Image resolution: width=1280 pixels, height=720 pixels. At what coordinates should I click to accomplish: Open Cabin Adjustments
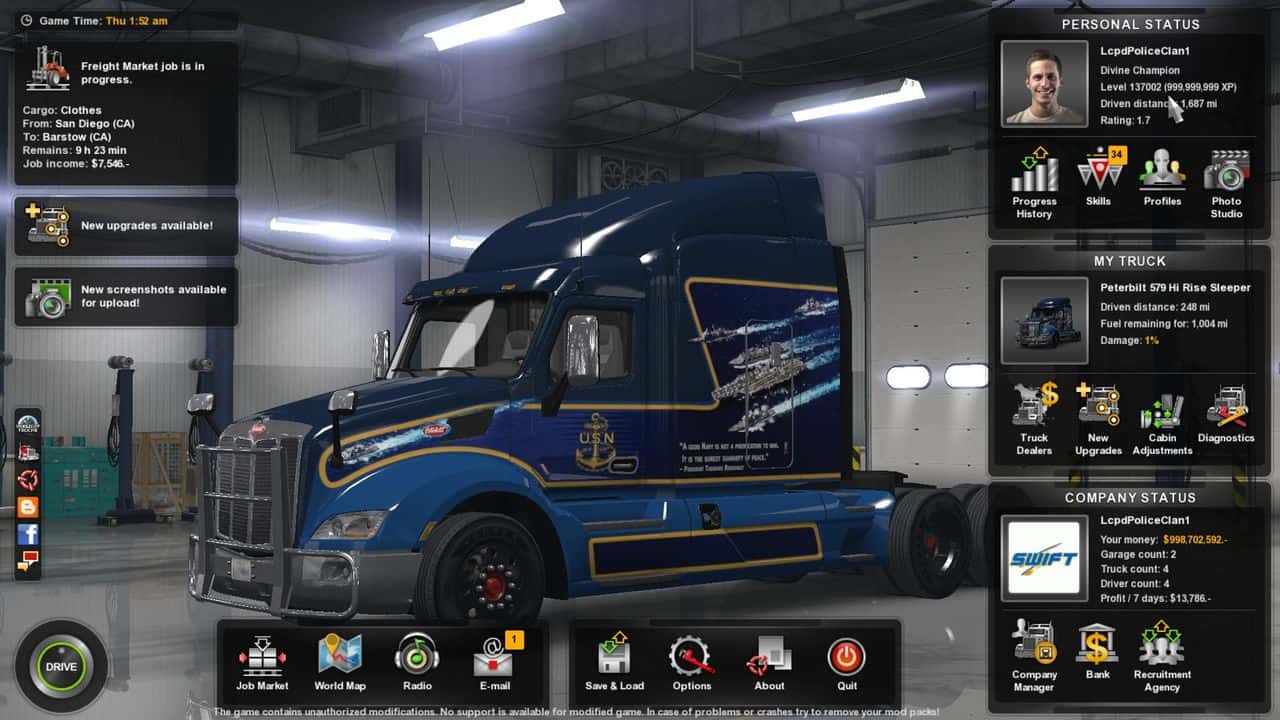point(1162,419)
